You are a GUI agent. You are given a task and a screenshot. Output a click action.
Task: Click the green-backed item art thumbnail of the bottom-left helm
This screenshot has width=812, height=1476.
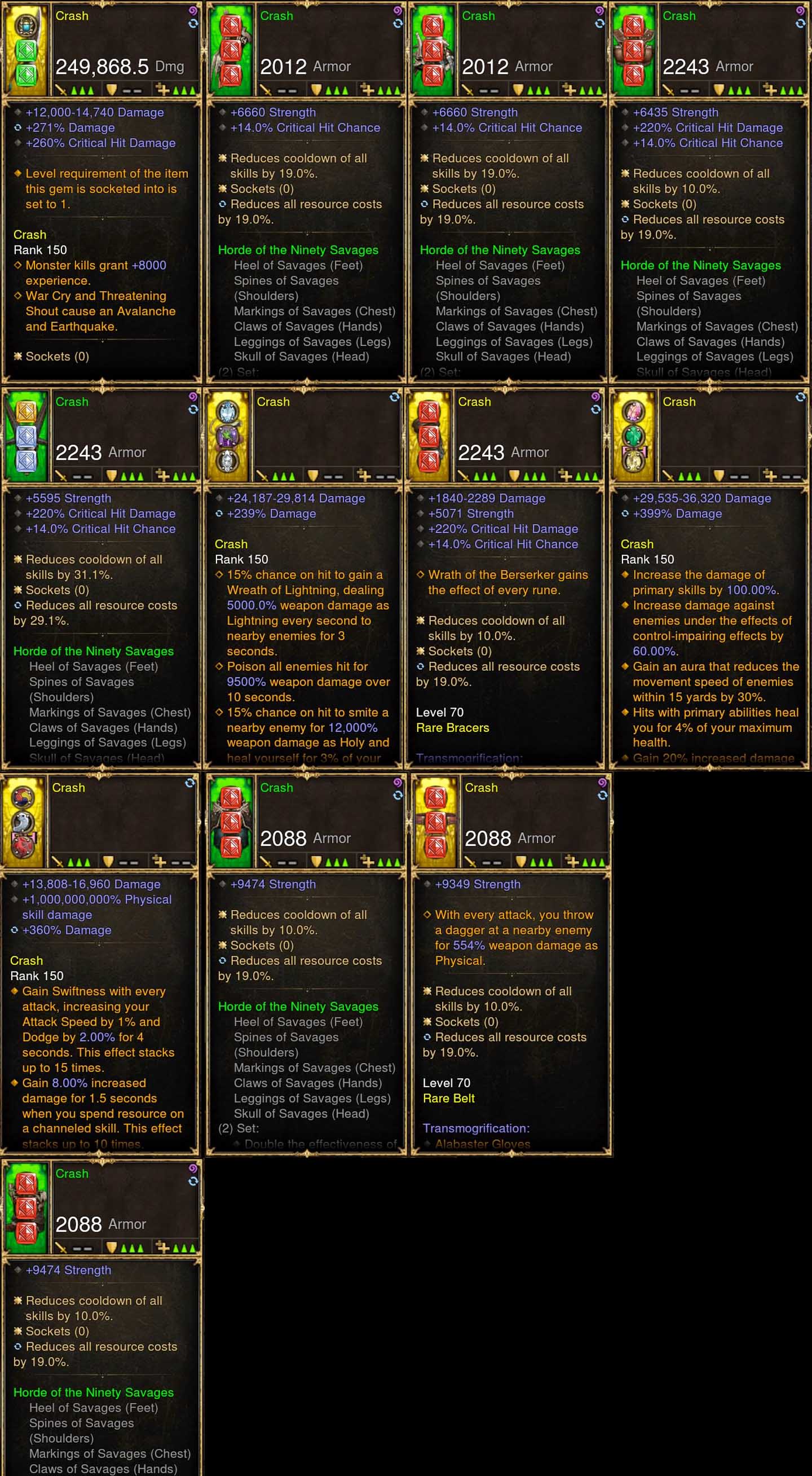coord(26,1209)
